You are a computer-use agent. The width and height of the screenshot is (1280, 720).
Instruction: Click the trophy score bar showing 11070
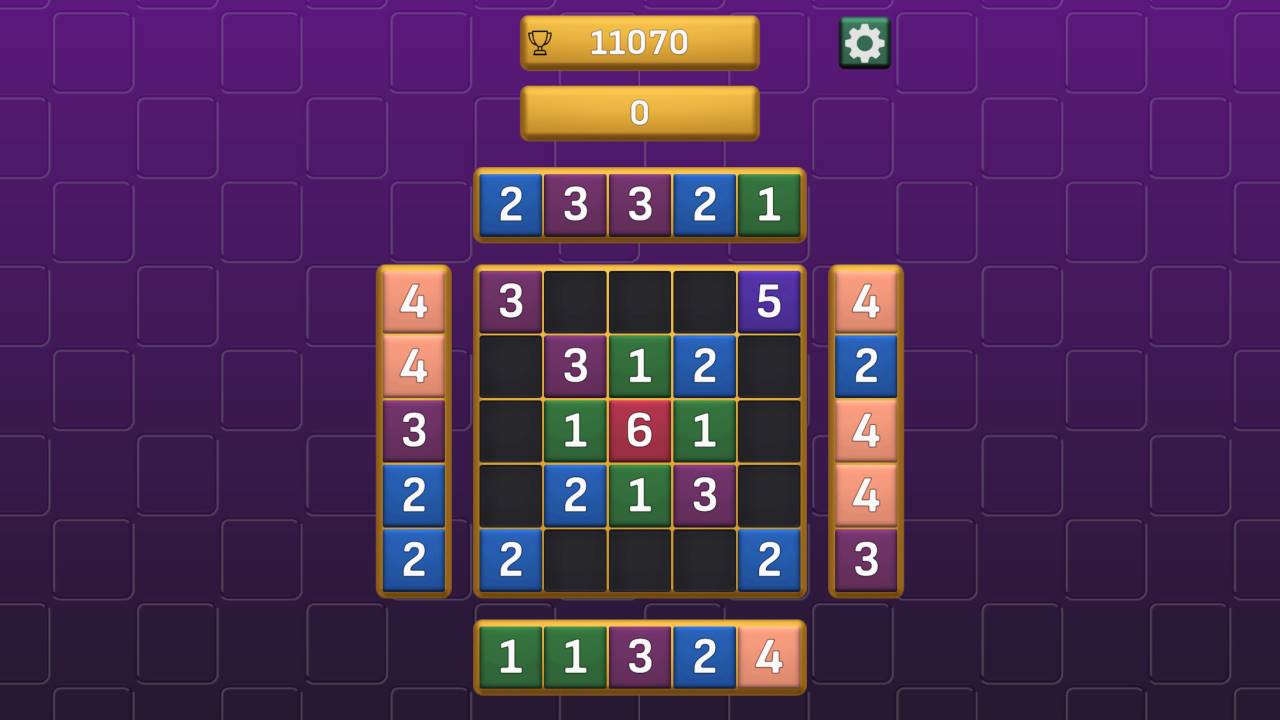640,42
